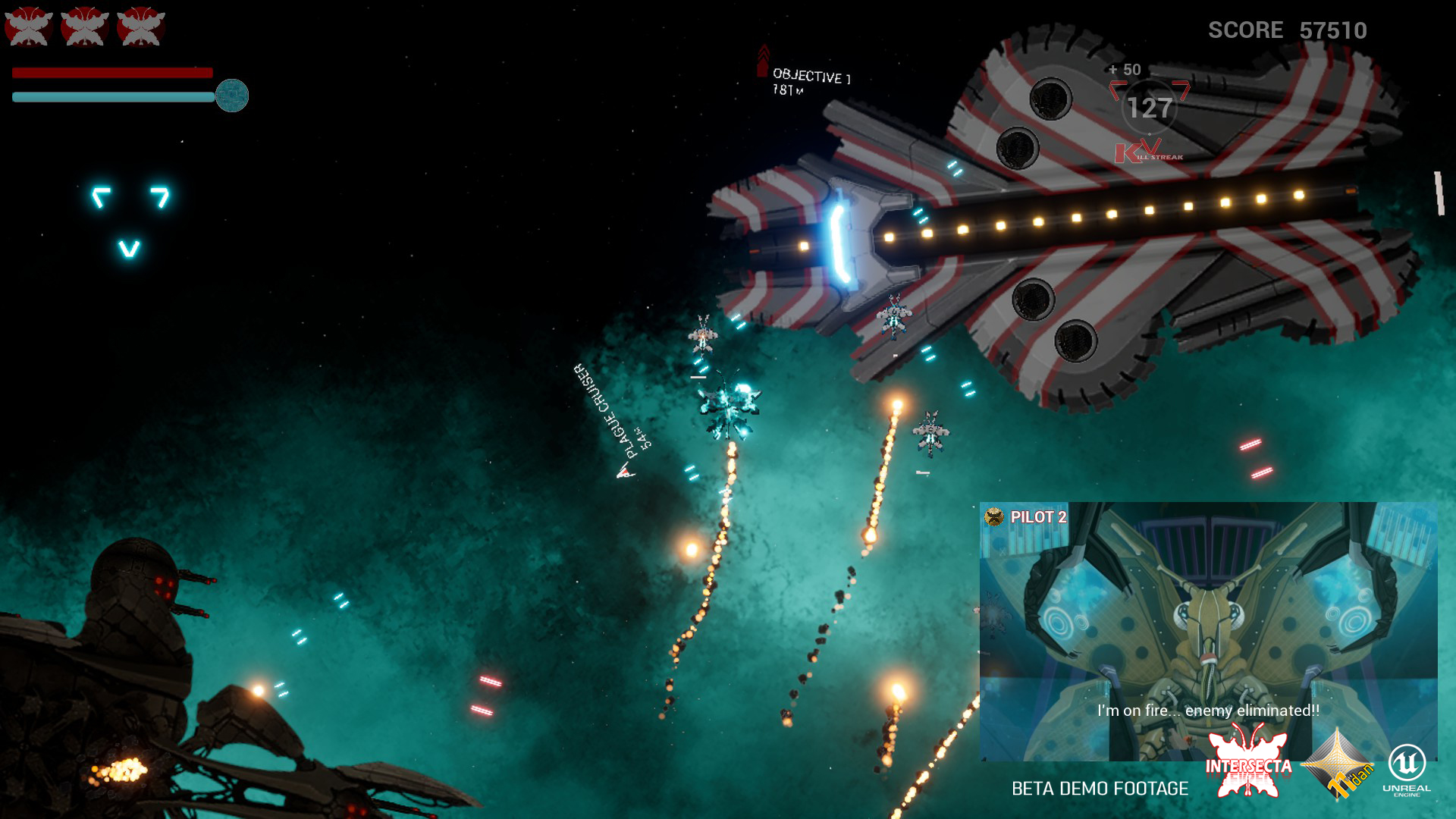Click the Objective 1 waypoint marker

[764, 61]
